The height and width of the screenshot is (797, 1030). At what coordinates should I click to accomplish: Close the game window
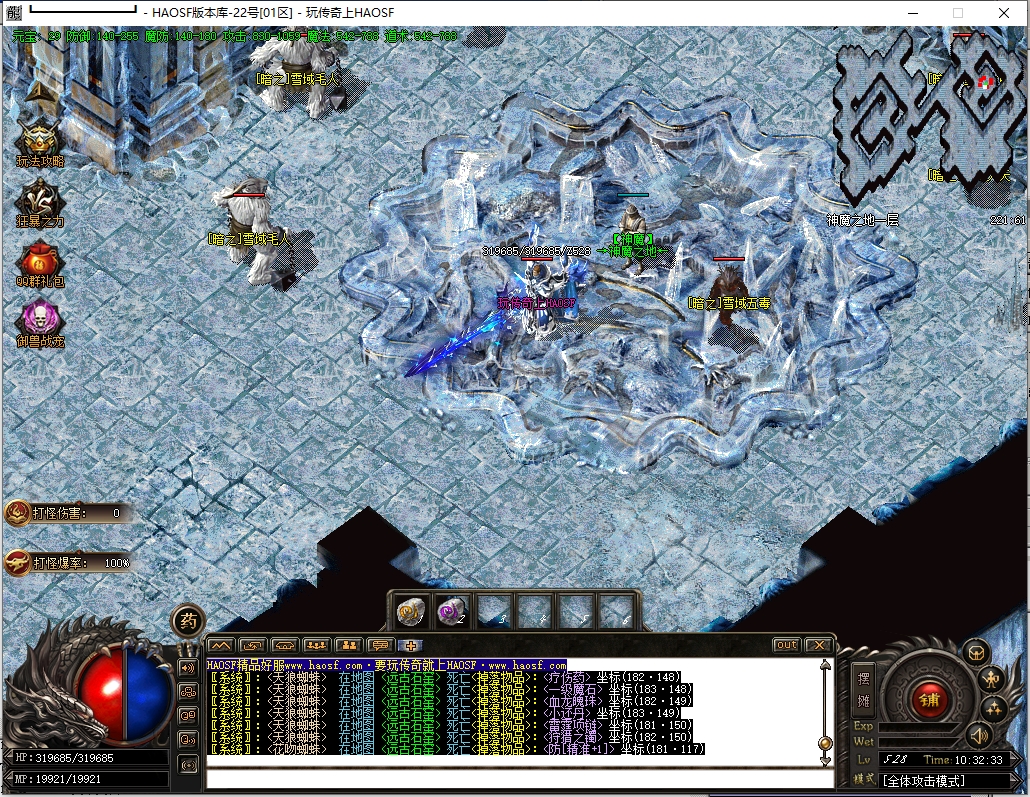pyautogui.click(x=1004, y=13)
